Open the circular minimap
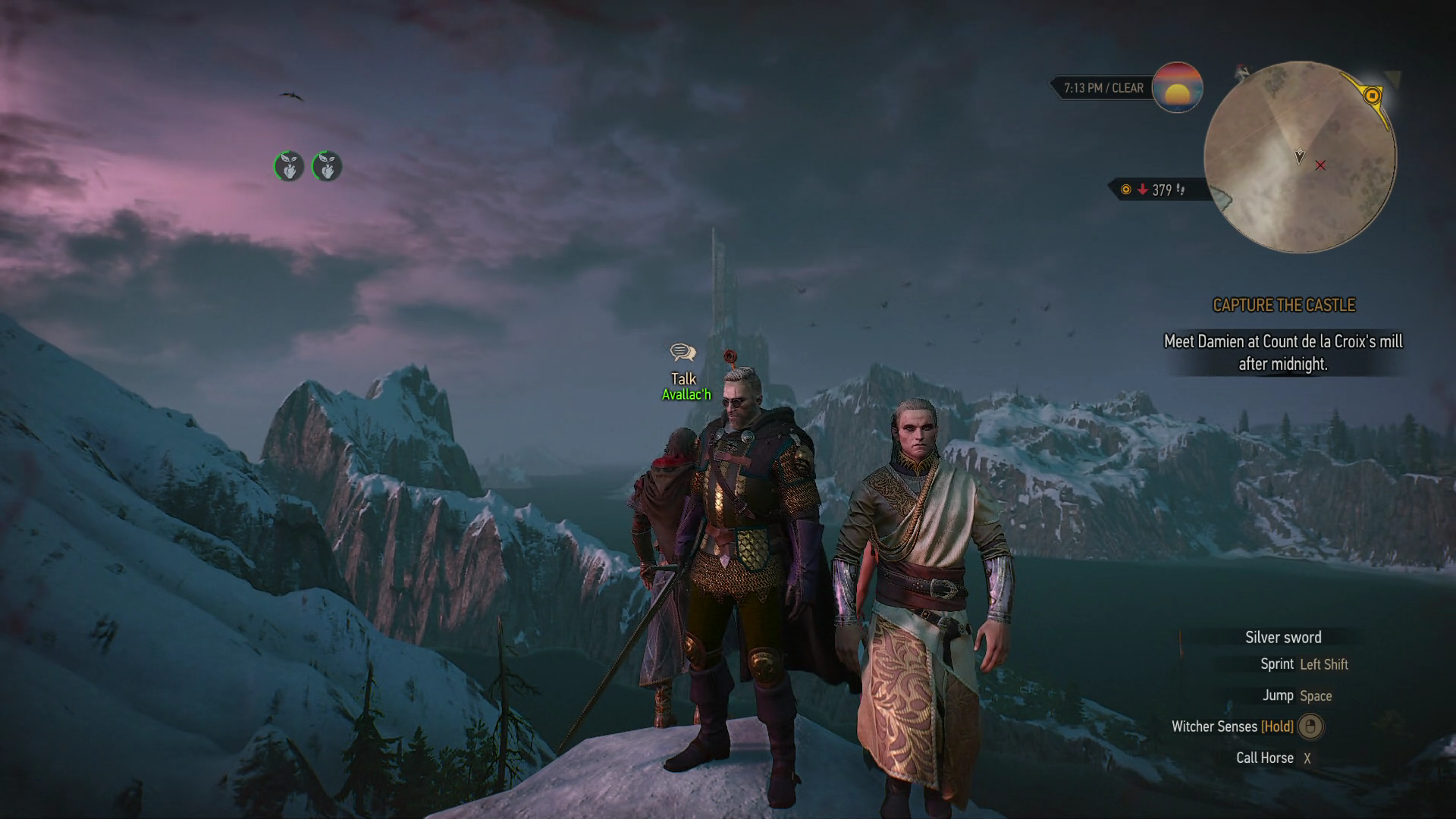Viewport: 1456px width, 819px height. click(x=1299, y=157)
